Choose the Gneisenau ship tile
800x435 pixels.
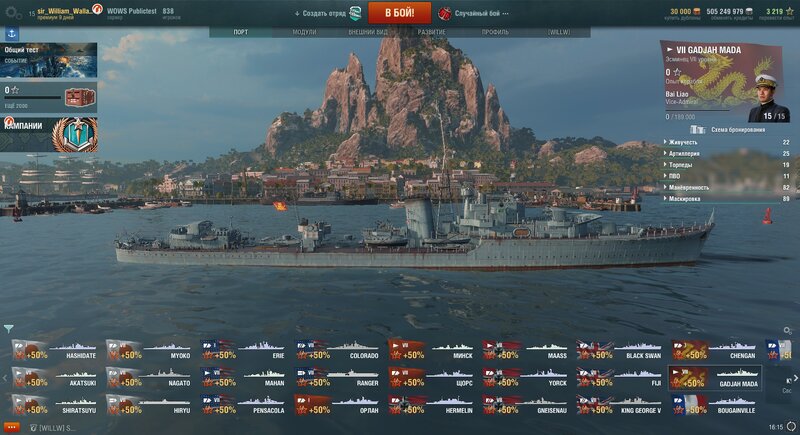526,405
